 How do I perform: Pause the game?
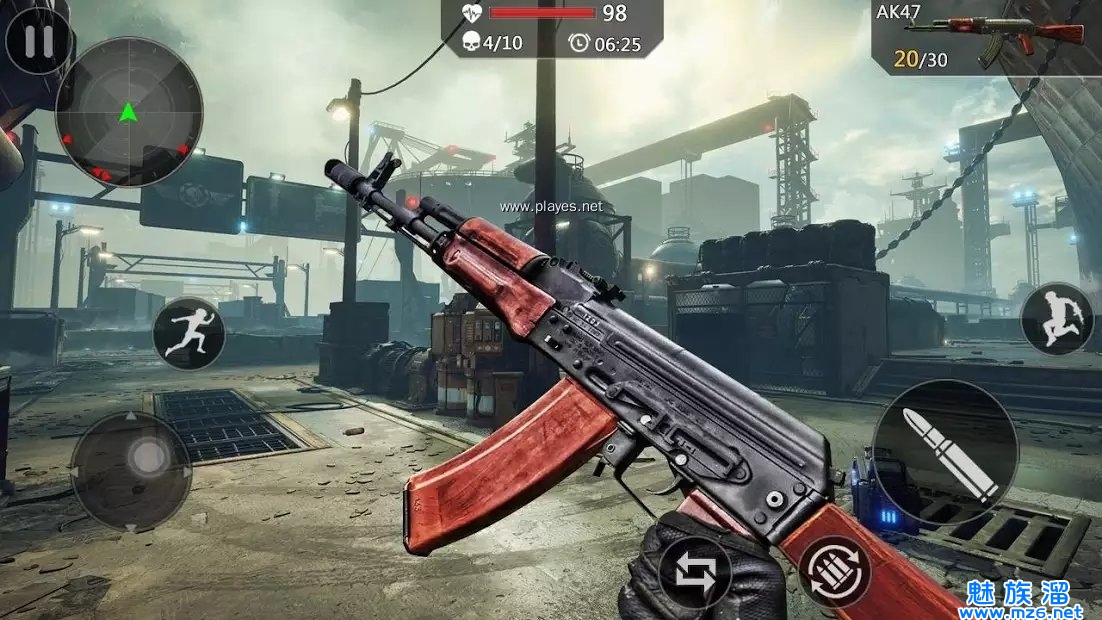pos(38,42)
